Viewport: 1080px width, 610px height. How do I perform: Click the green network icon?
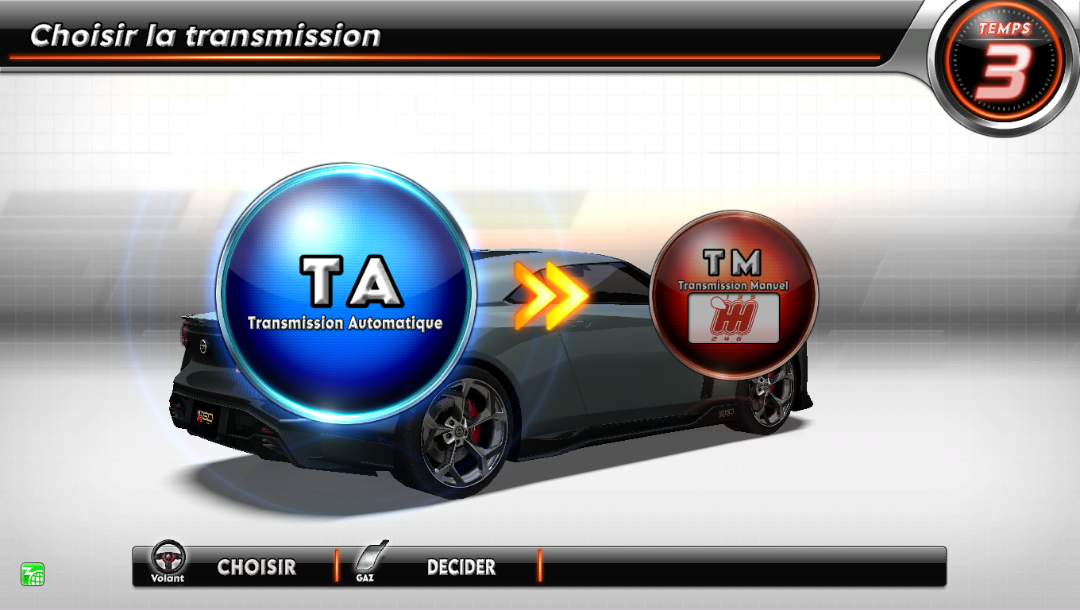click(x=33, y=574)
